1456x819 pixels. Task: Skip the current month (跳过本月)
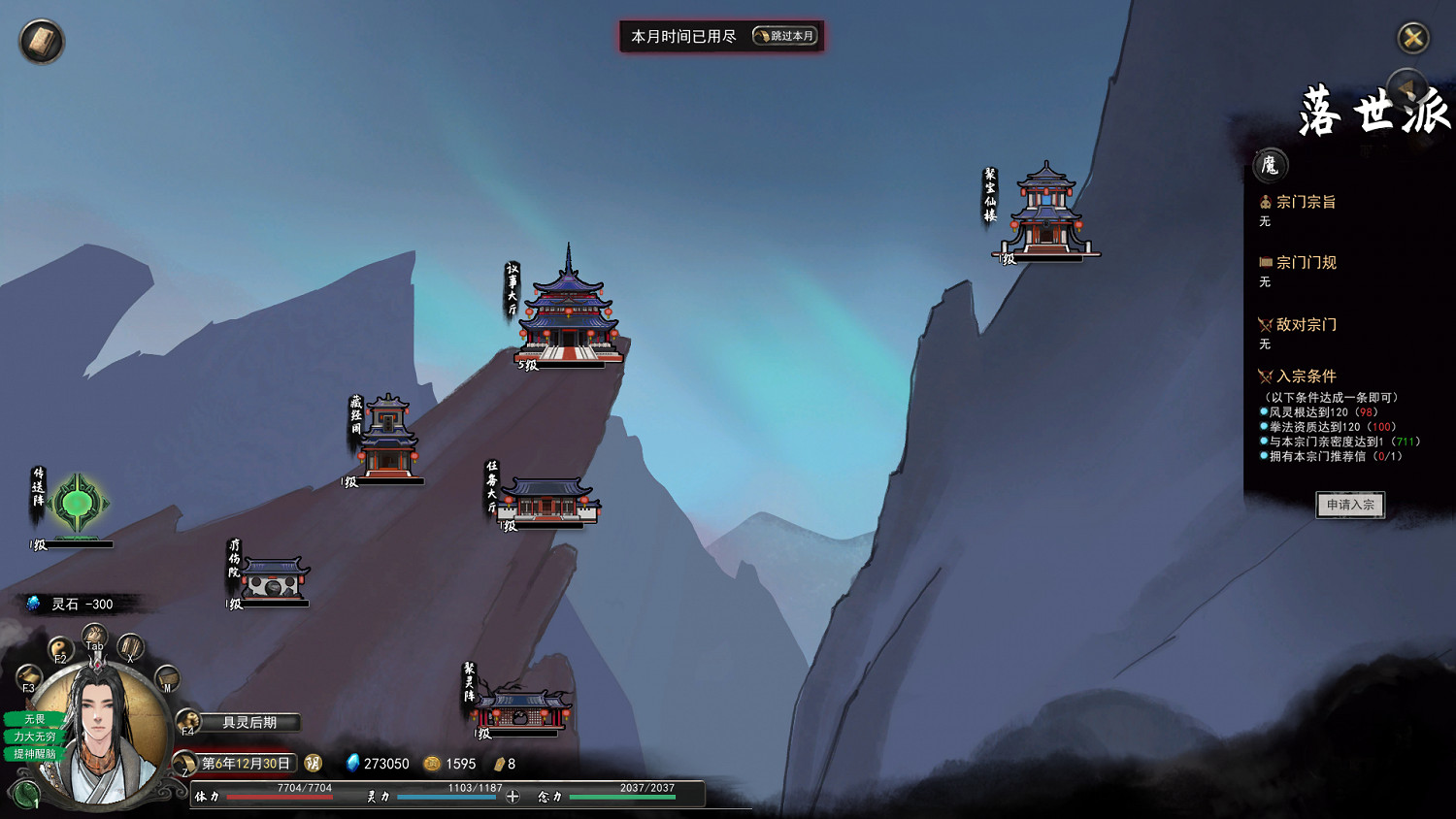[785, 37]
